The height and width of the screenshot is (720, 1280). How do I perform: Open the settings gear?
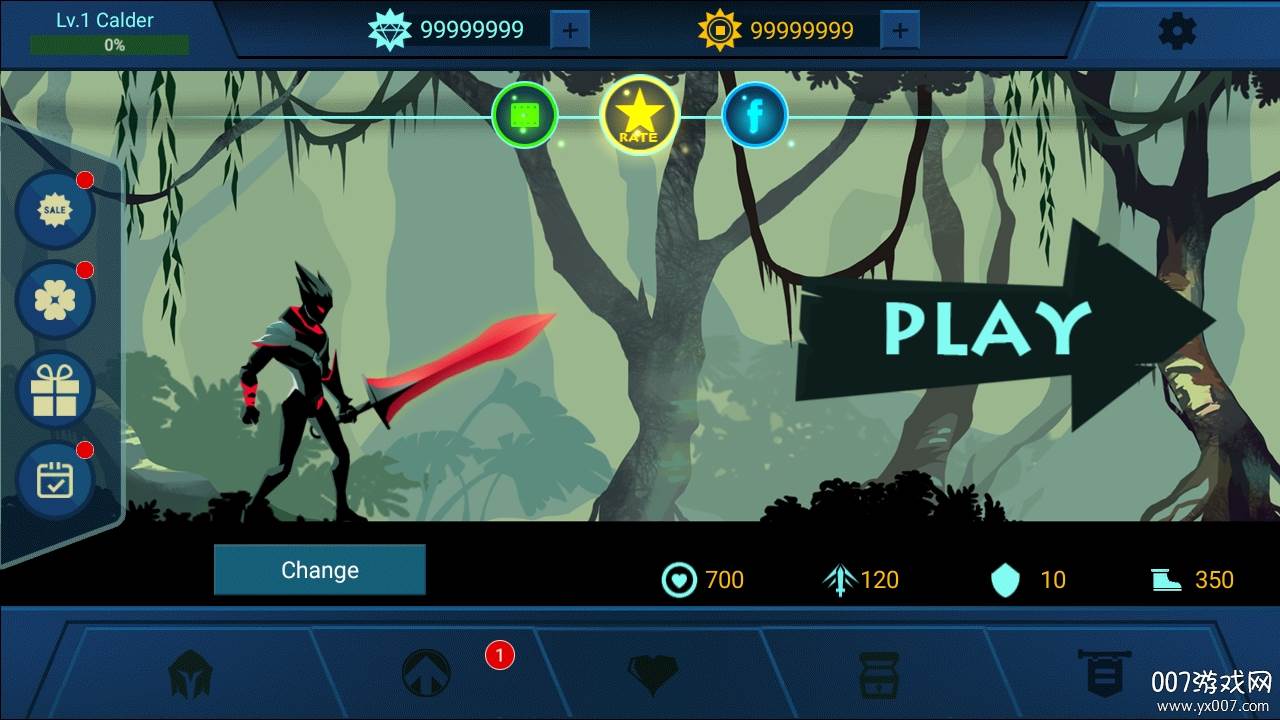coord(1176,31)
